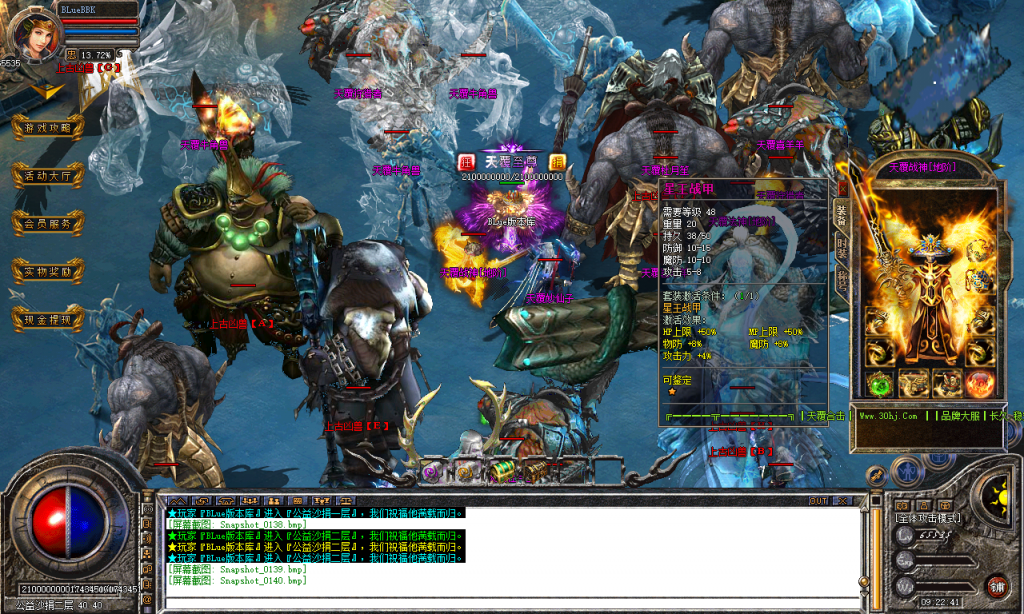The image size is (1024, 614).
Task: Open the 活动大厅 event hall
Action: 47,175
